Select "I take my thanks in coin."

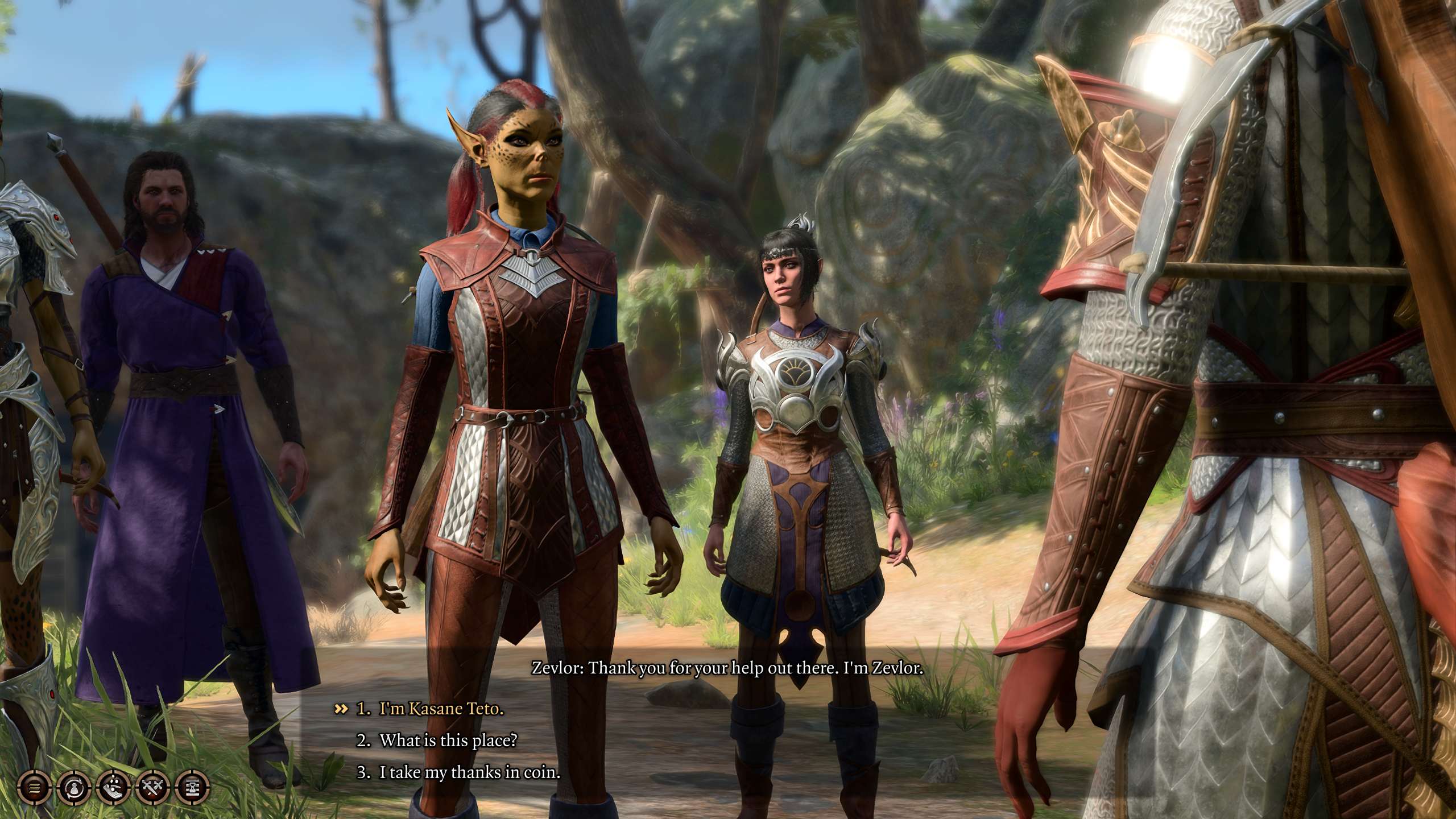tap(469, 772)
